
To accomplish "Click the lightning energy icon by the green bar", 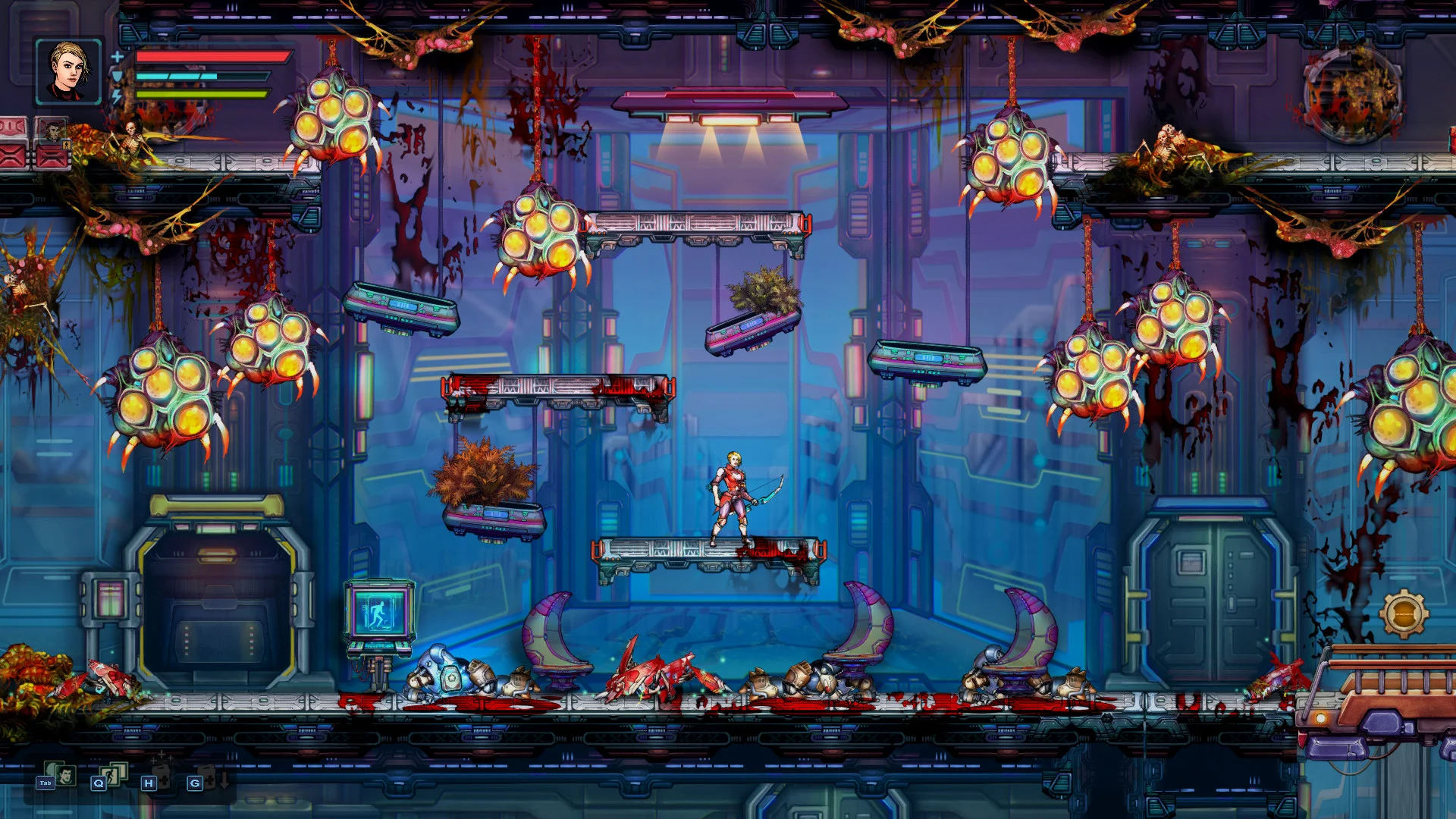I will click(x=116, y=96).
